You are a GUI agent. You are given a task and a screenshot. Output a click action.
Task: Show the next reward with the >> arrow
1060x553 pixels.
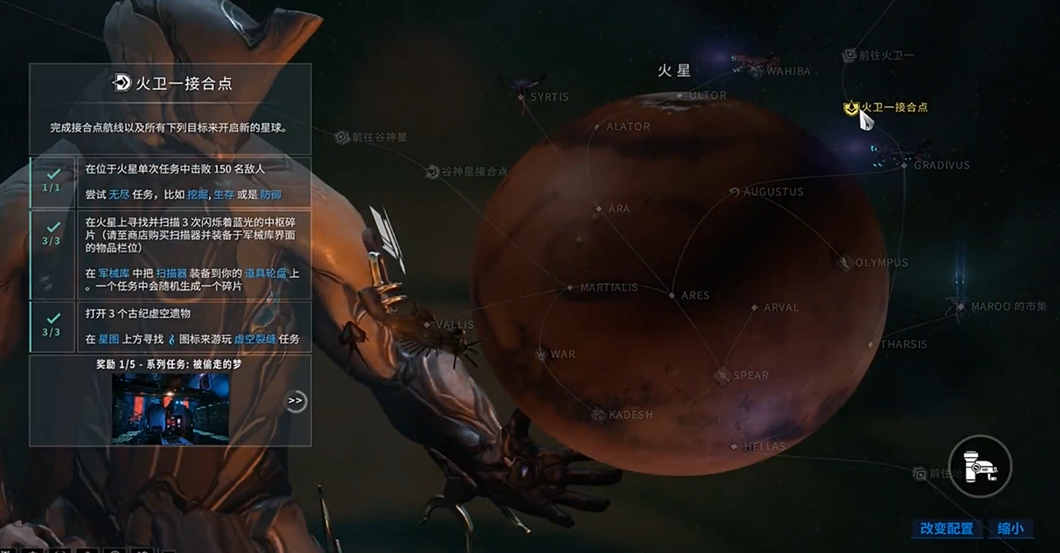(x=295, y=401)
